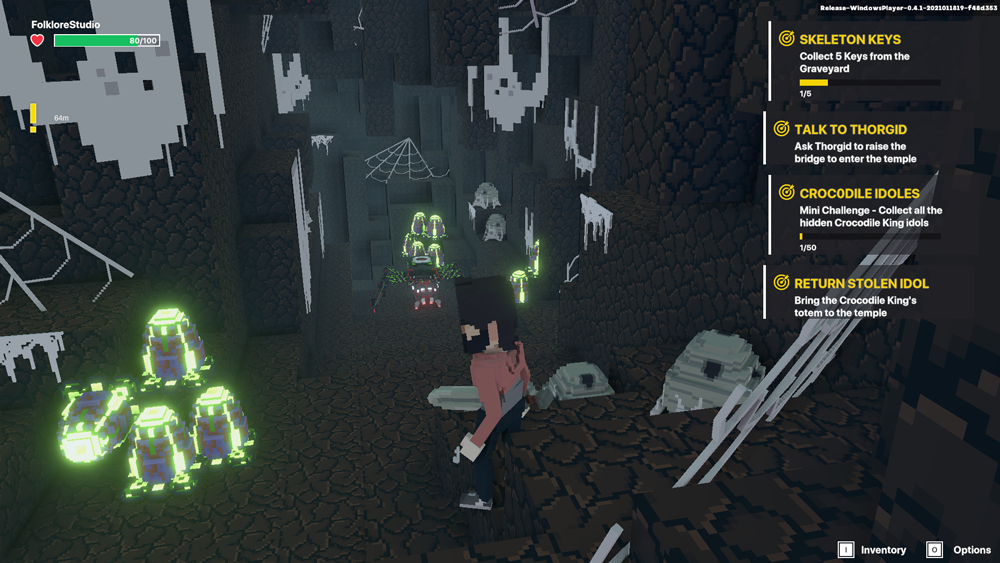The width and height of the screenshot is (1000, 563).
Task: Select the Return Stolen Idol quest
Action: 860,284
